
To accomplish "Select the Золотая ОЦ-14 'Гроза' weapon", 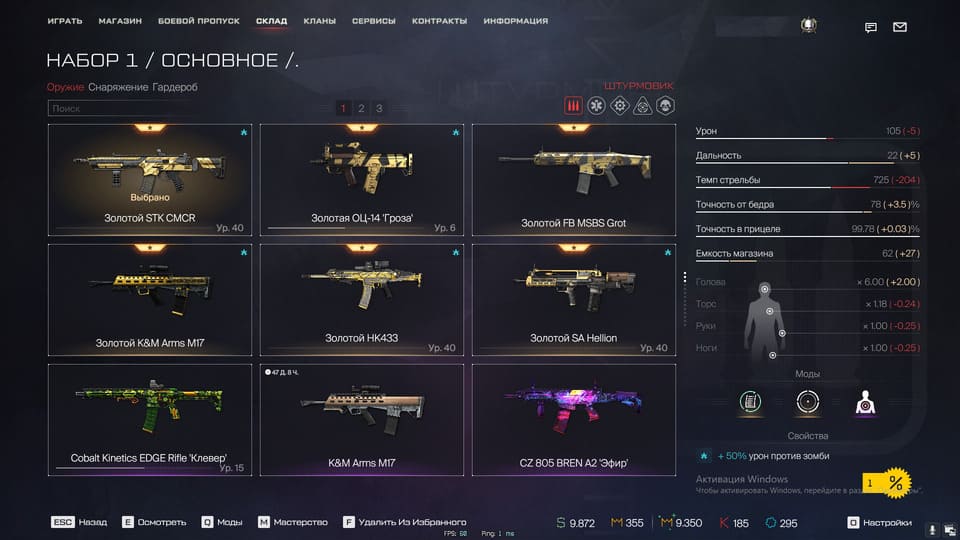I will [x=361, y=180].
